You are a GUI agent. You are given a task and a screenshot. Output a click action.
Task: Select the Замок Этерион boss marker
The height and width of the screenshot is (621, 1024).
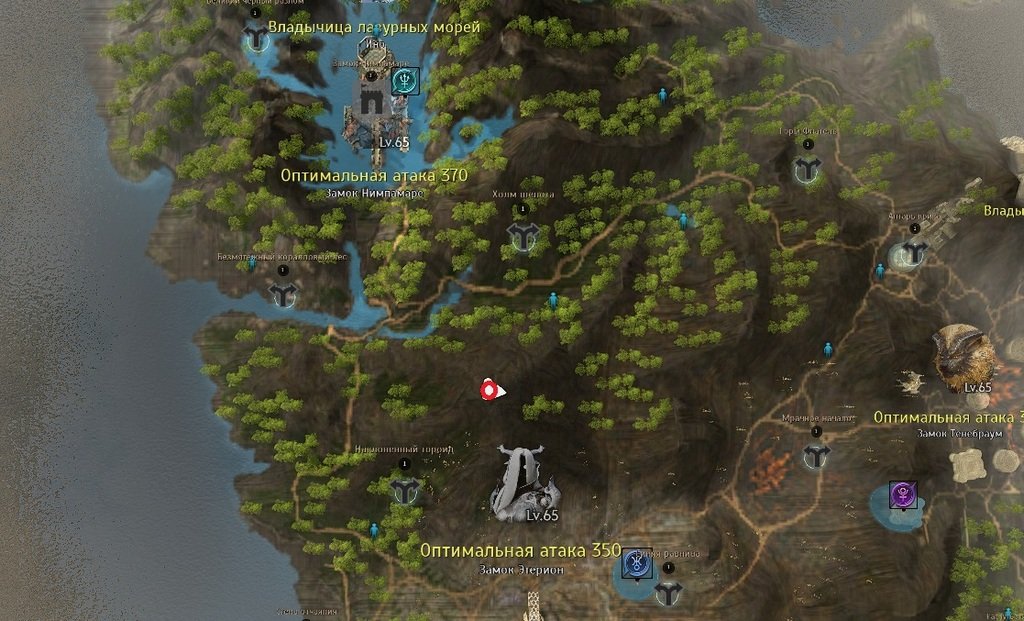click(x=523, y=484)
